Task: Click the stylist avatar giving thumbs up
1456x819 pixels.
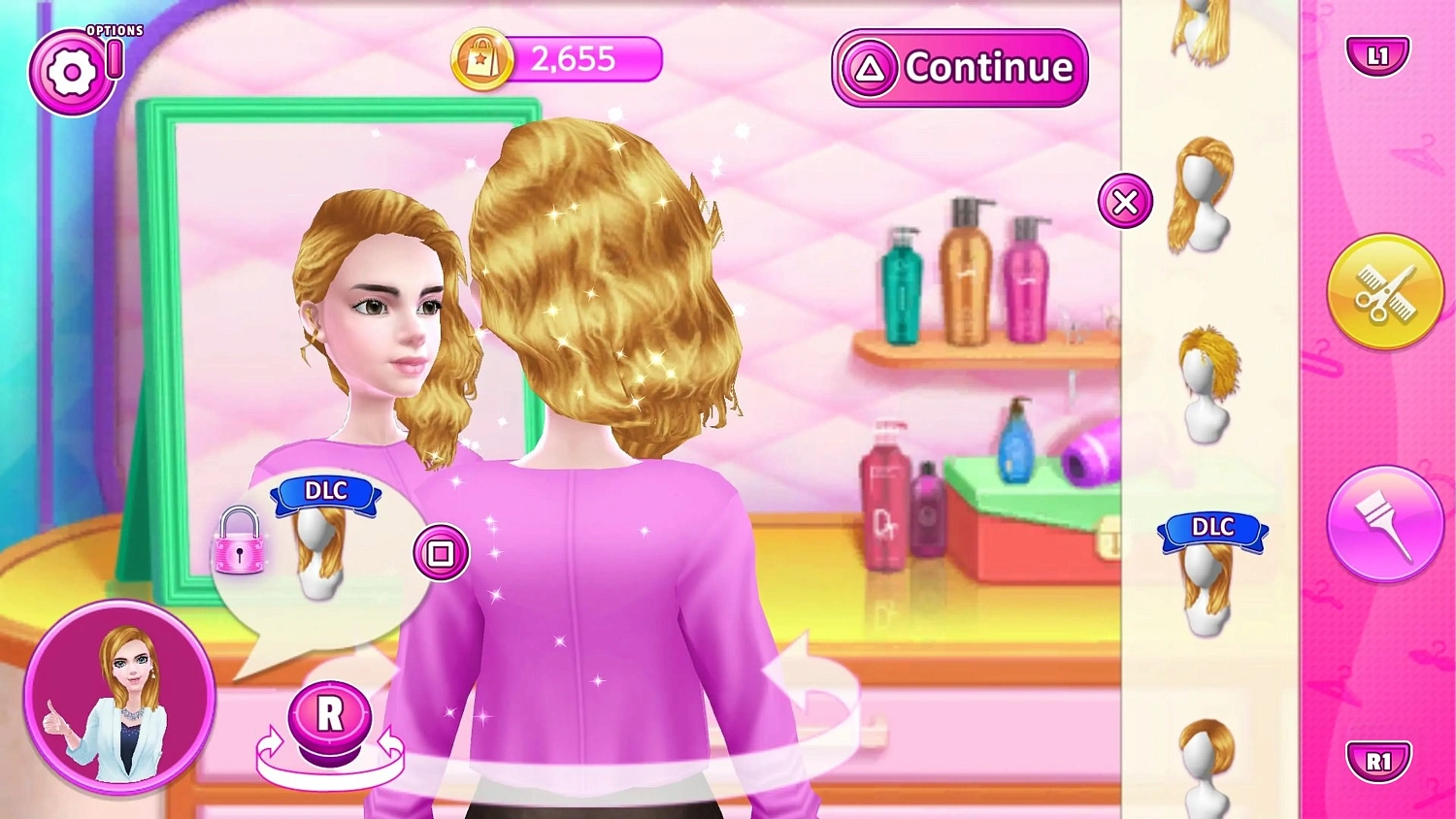Action: [121, 704]
